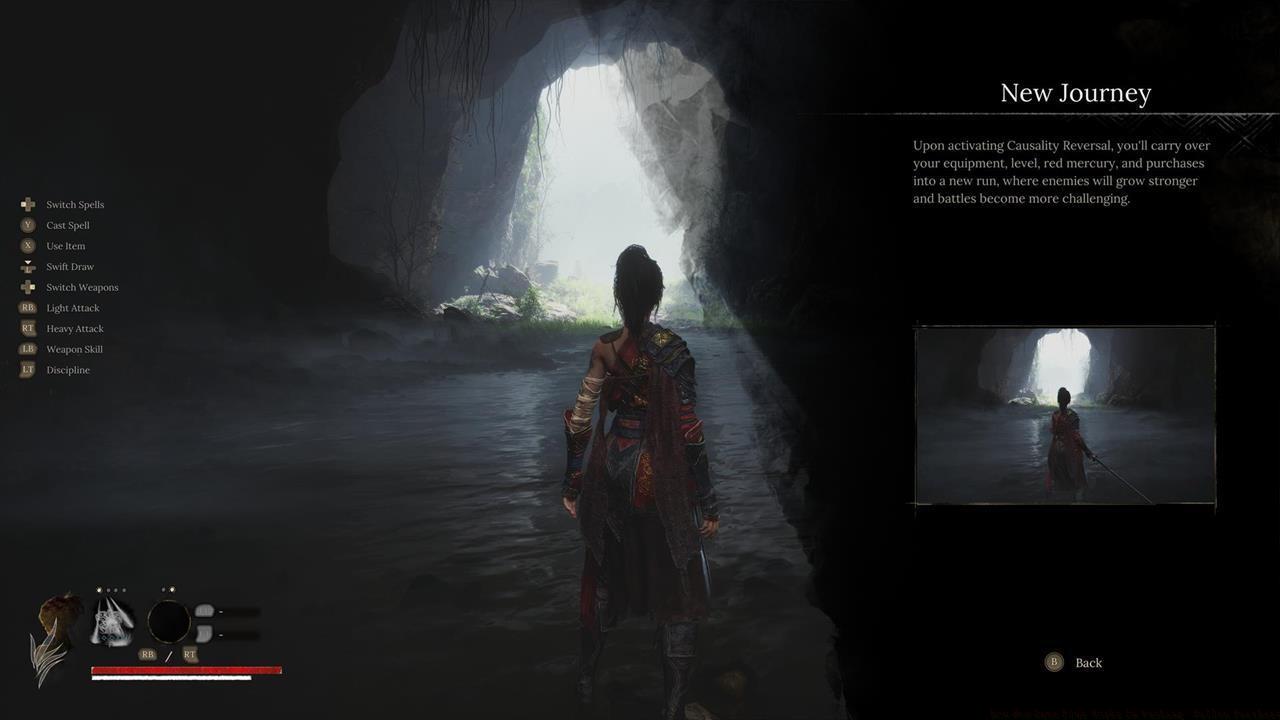Select the LB Weapon Skill icon
The image size is (1280, 720).
coord(27,348)
